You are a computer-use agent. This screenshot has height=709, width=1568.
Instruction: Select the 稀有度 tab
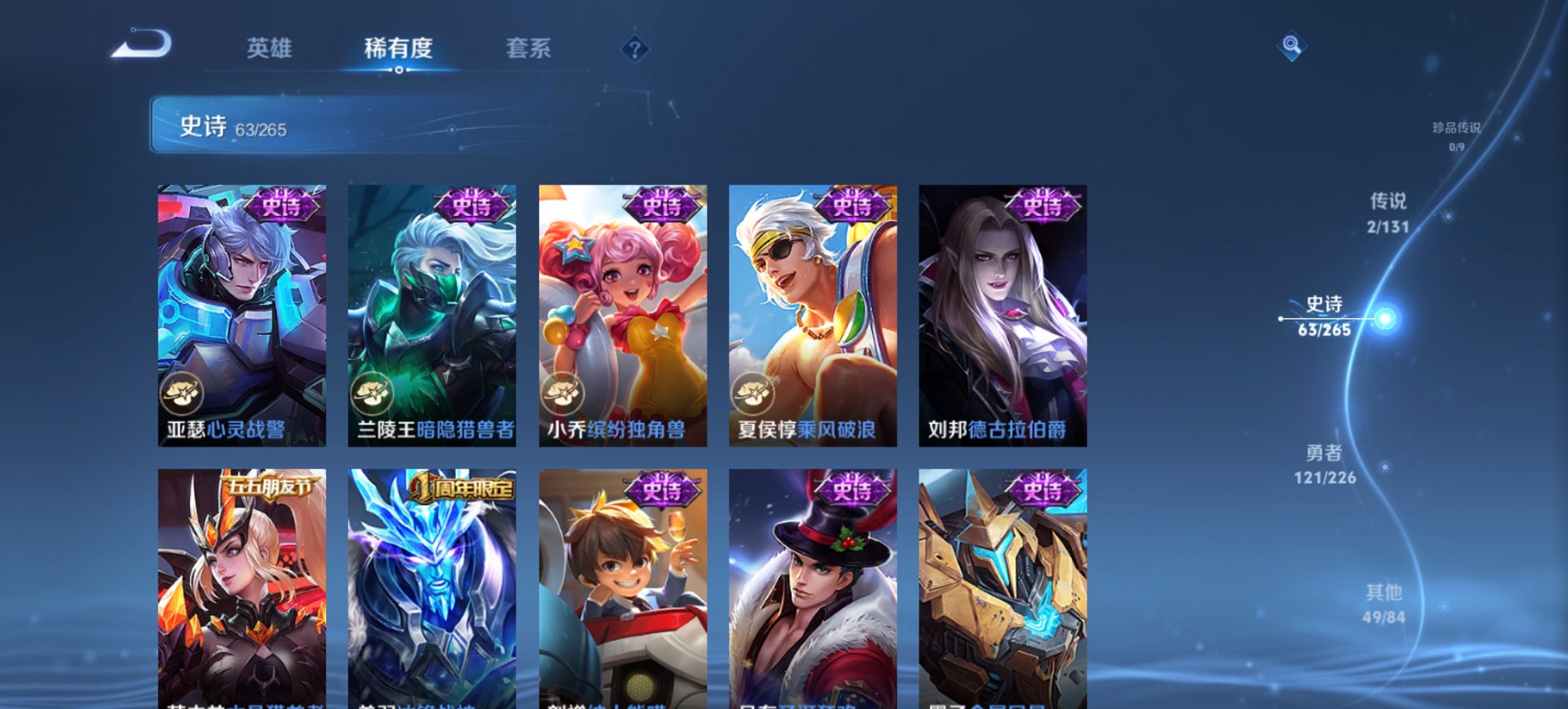(399, 48)
